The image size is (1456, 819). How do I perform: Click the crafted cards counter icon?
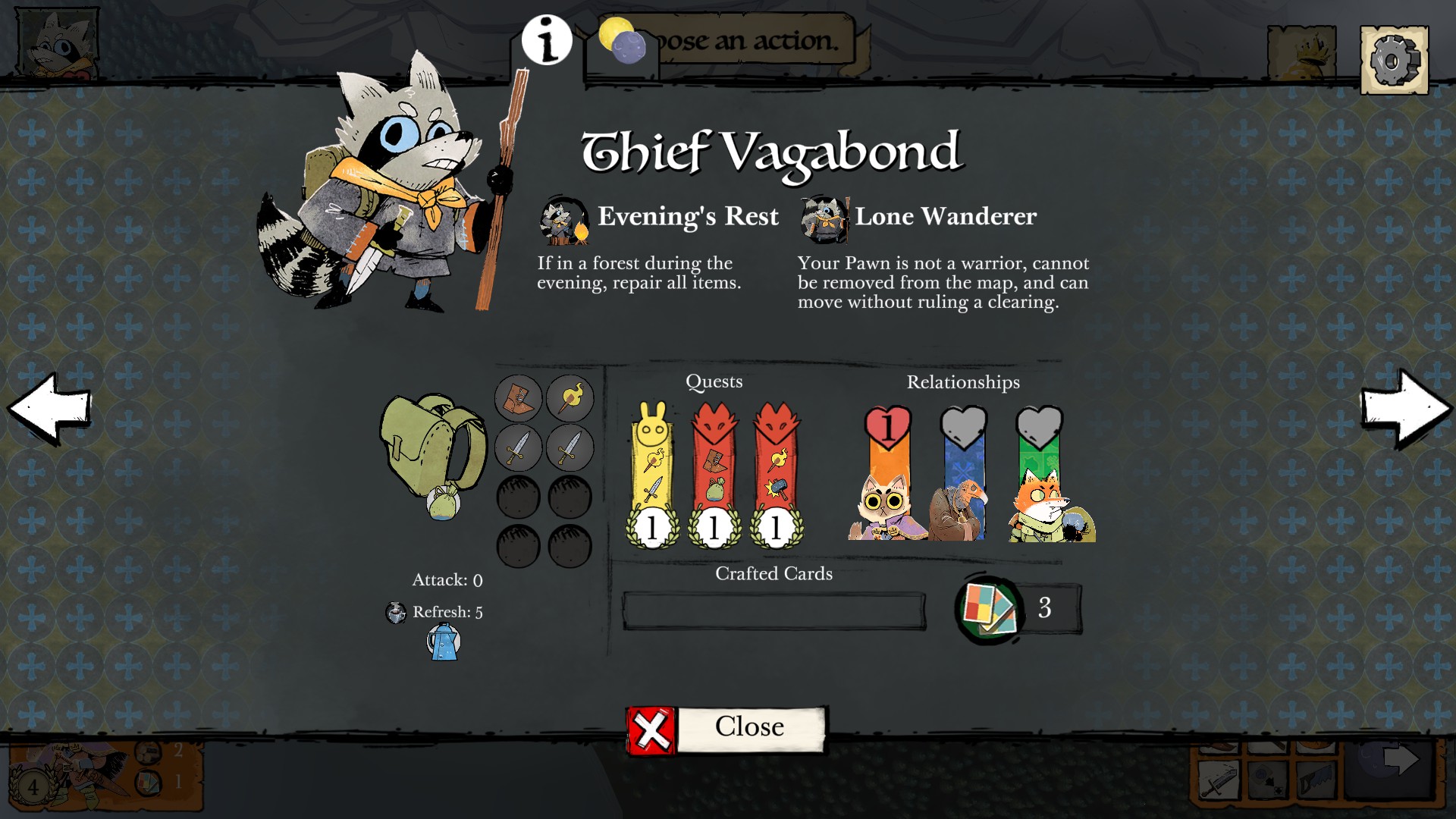[991, 607]
